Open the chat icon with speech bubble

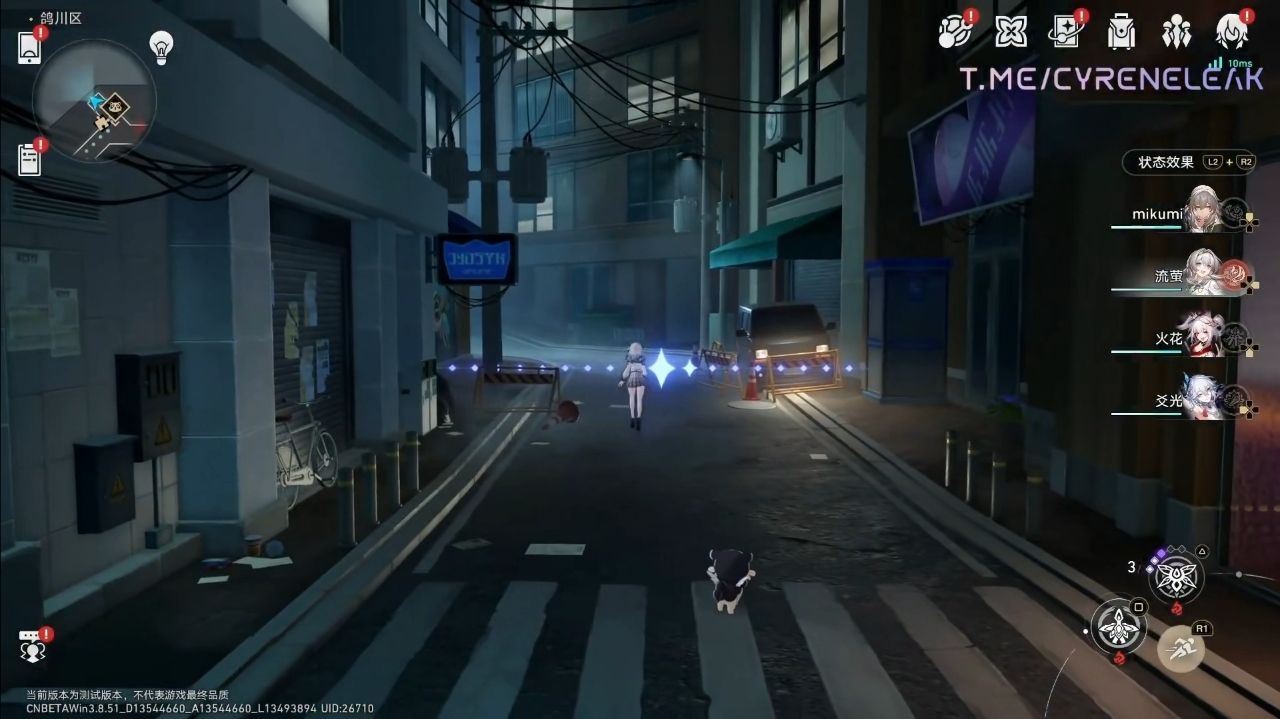32,648
